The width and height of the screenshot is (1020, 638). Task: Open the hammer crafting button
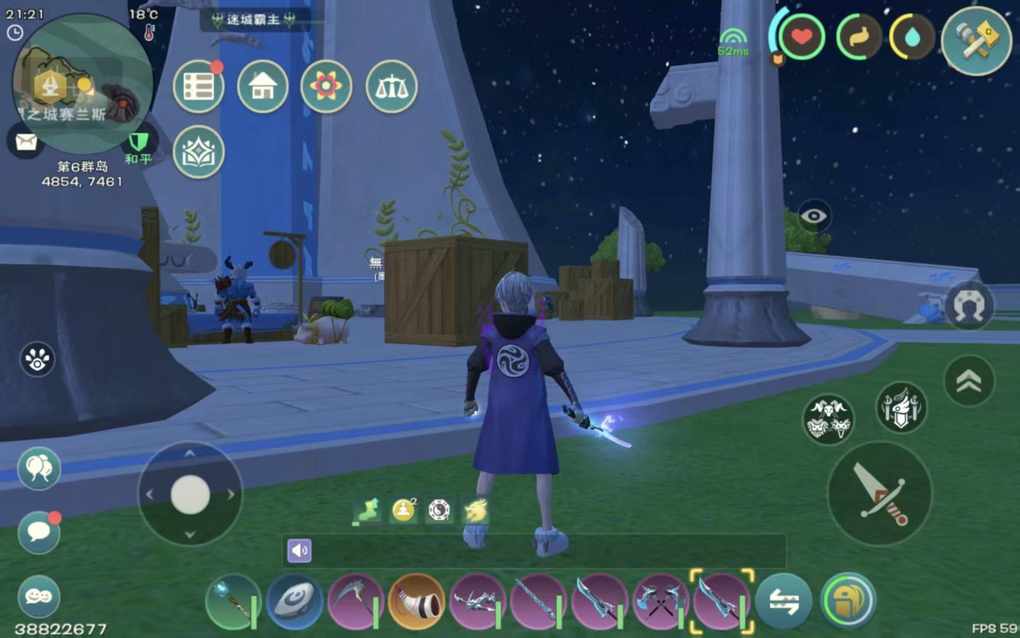(976, 40)
